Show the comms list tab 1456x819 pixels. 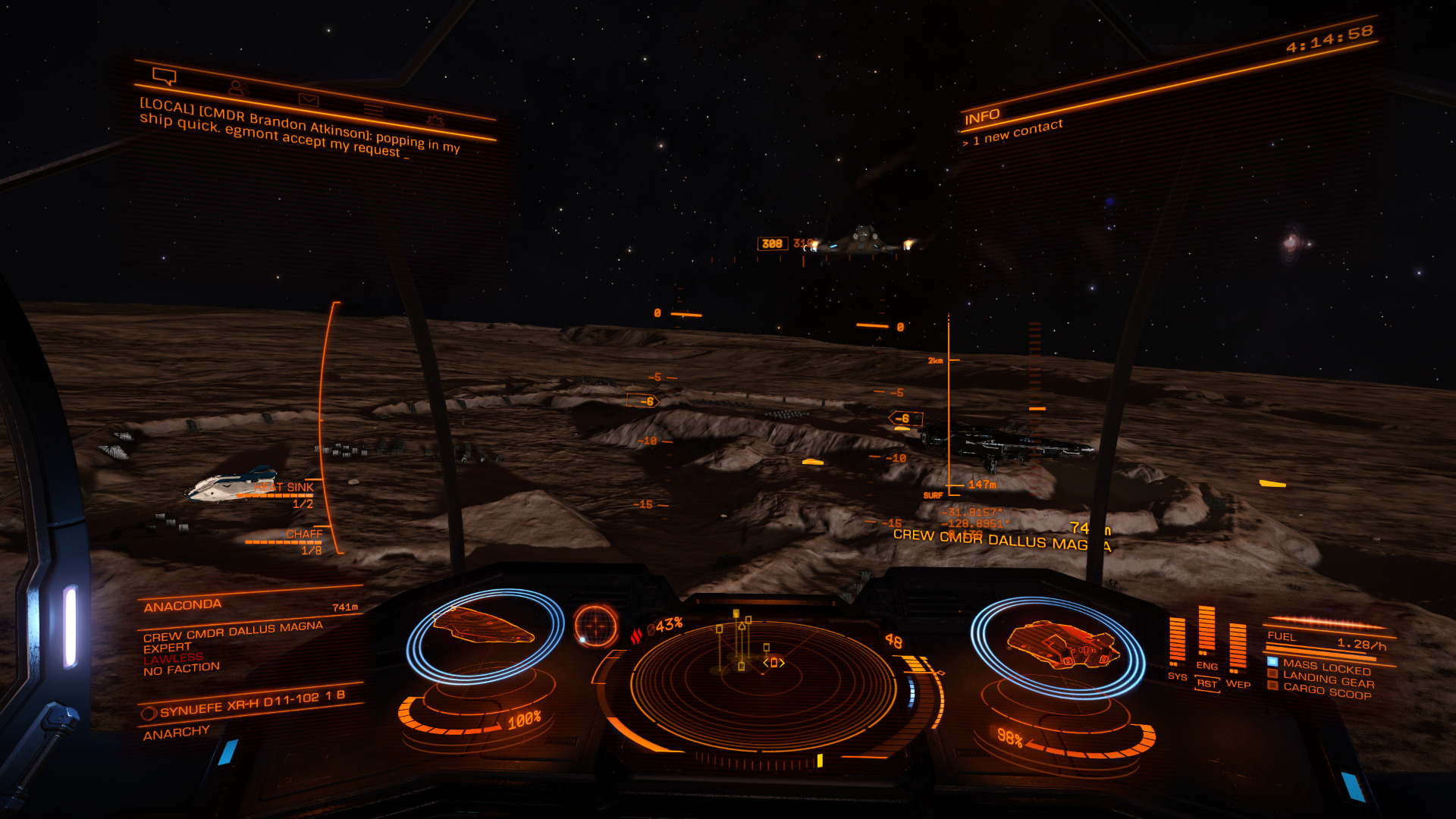point(373,110)
